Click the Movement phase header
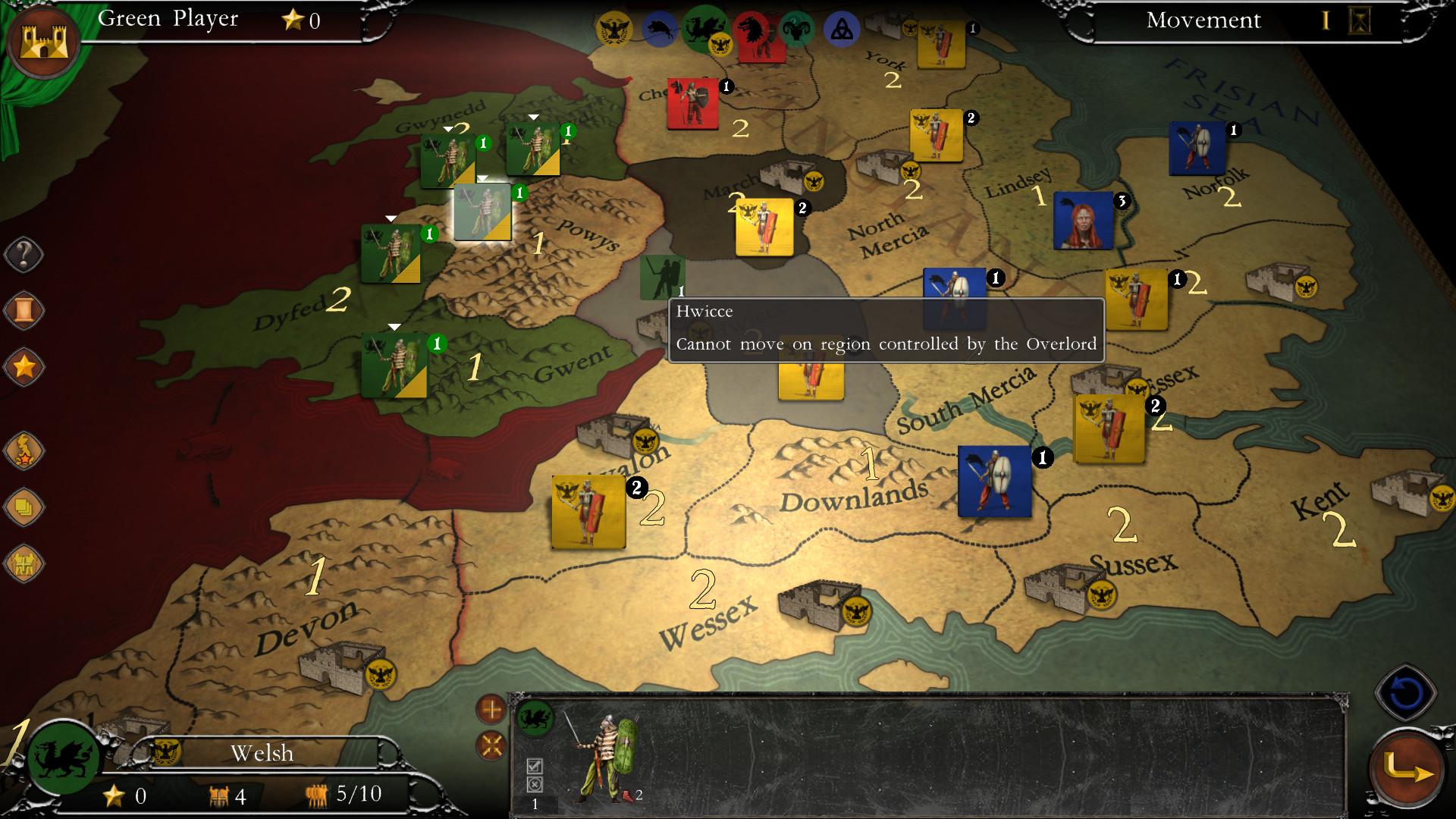 pos(1203,20)
